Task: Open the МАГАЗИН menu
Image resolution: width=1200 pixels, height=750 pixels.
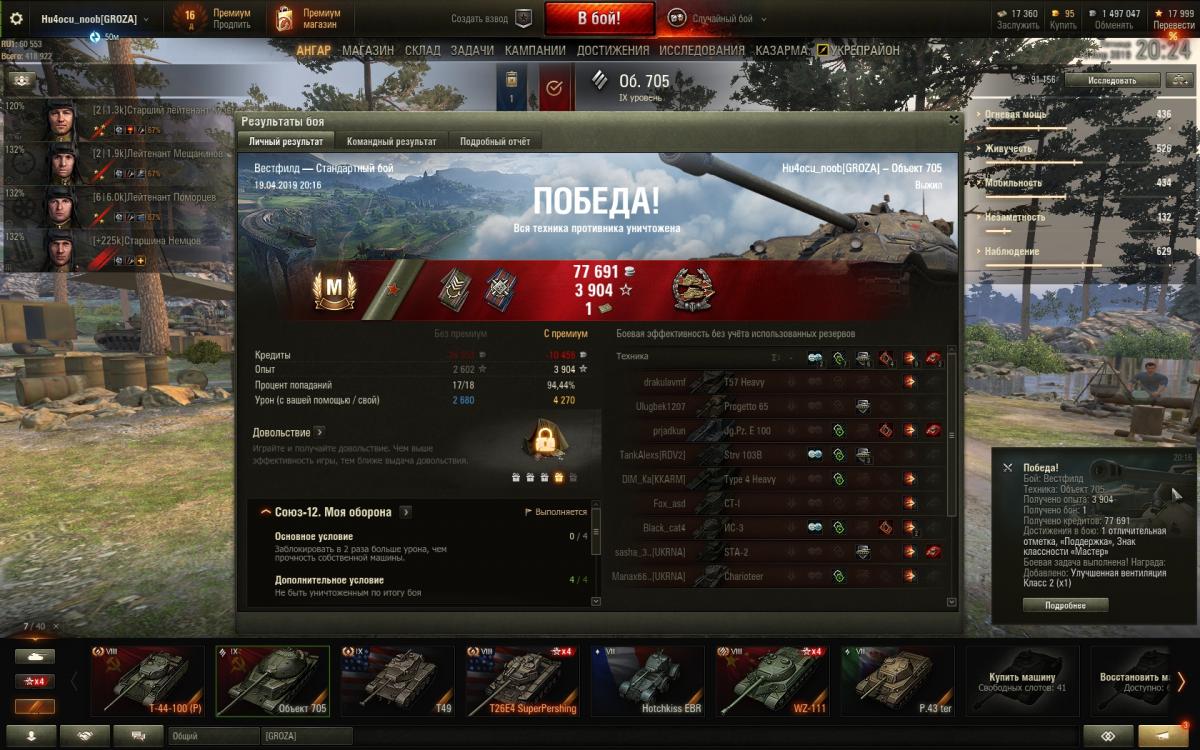Action: coord(367,50)
